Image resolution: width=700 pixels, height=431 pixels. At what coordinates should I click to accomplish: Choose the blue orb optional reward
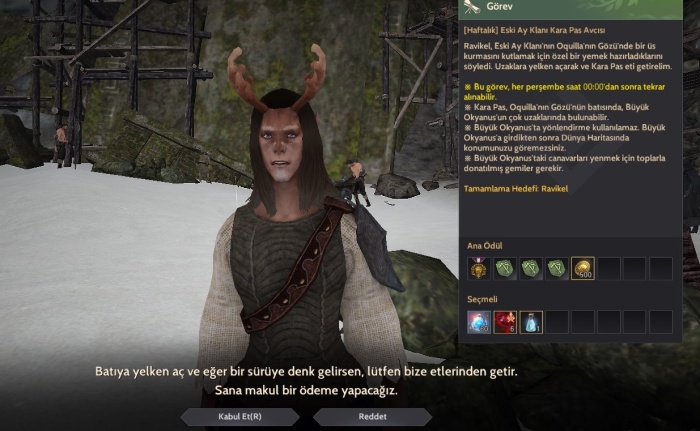tap(479, 321)
